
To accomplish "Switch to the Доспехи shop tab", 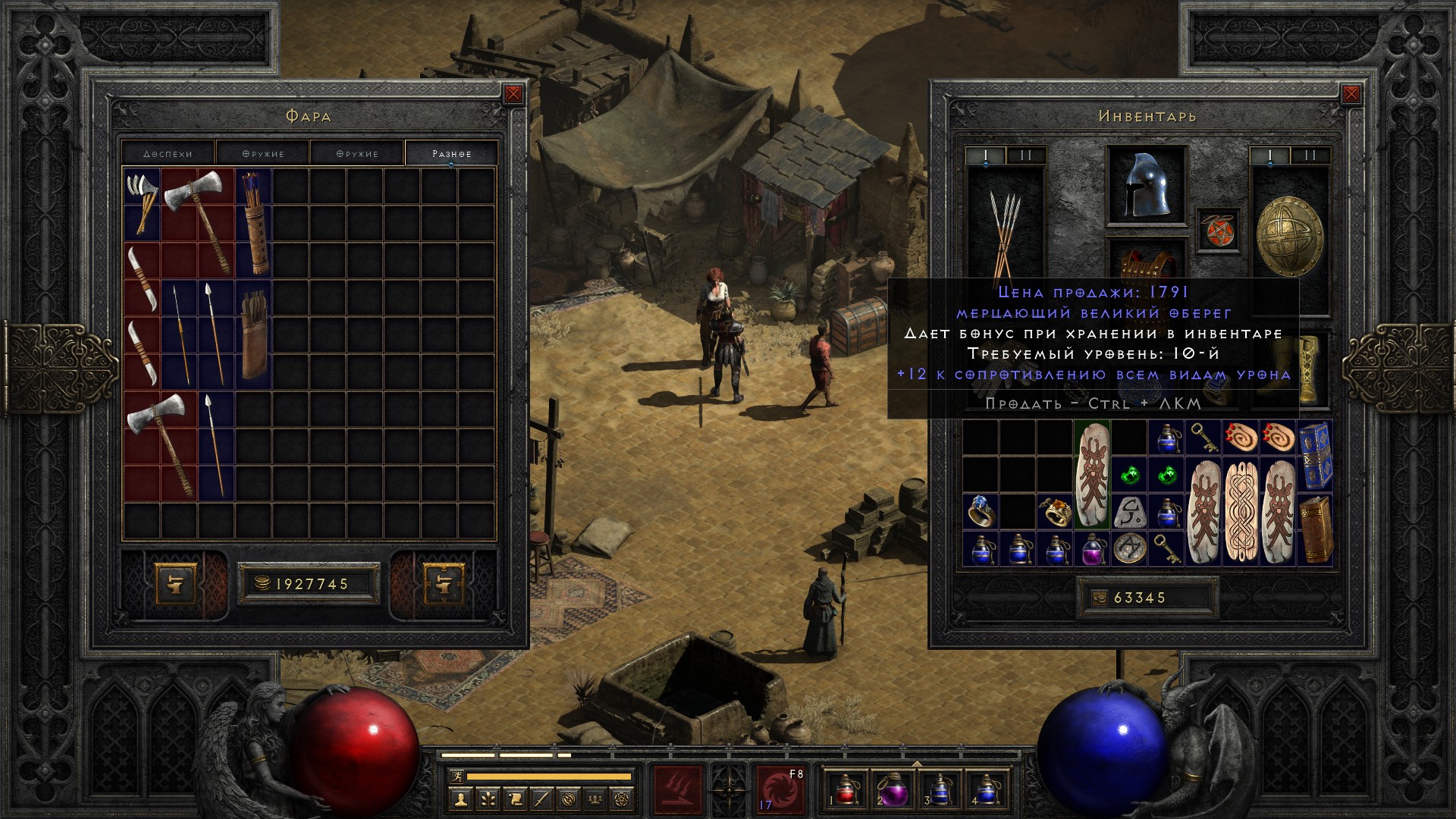I will [168, 153].
